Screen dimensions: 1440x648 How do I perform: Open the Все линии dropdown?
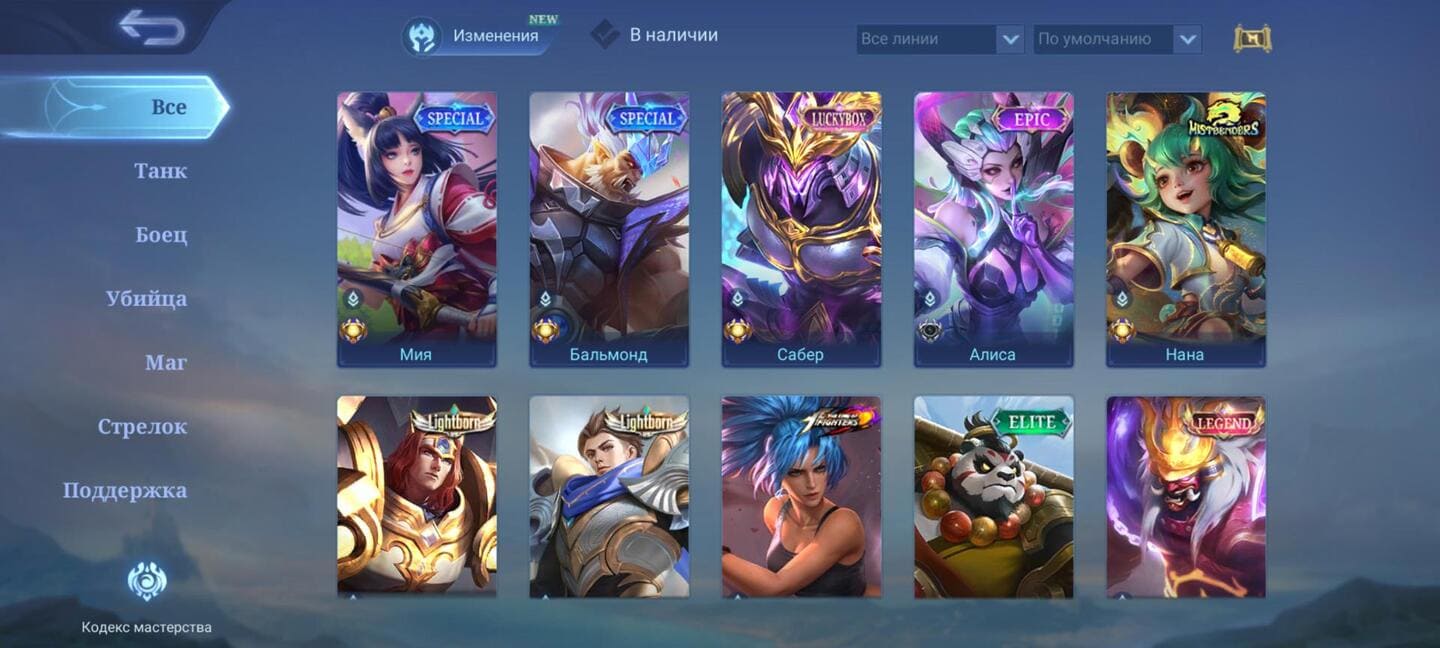[940, 39]
